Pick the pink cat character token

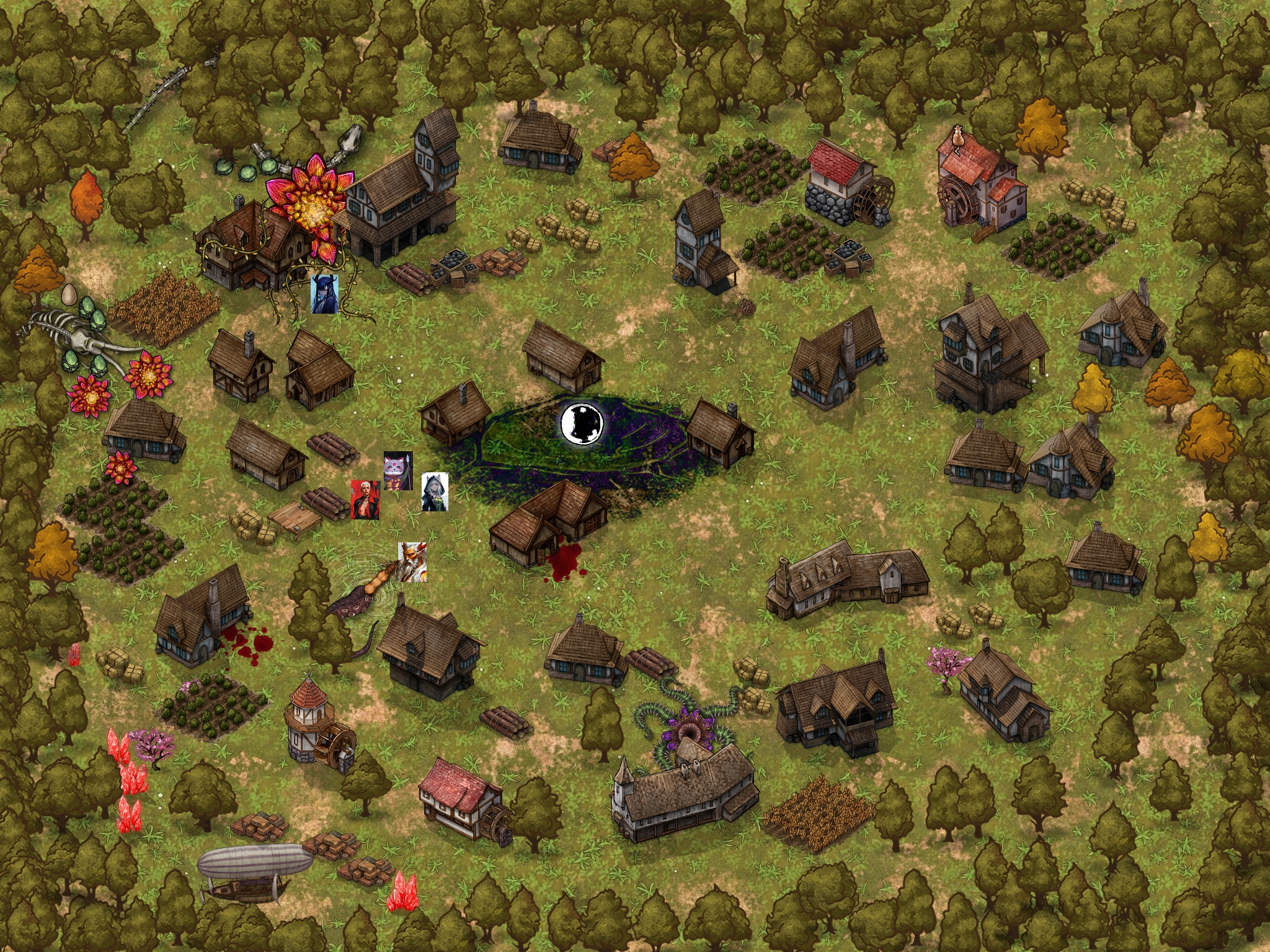(397, 470)
